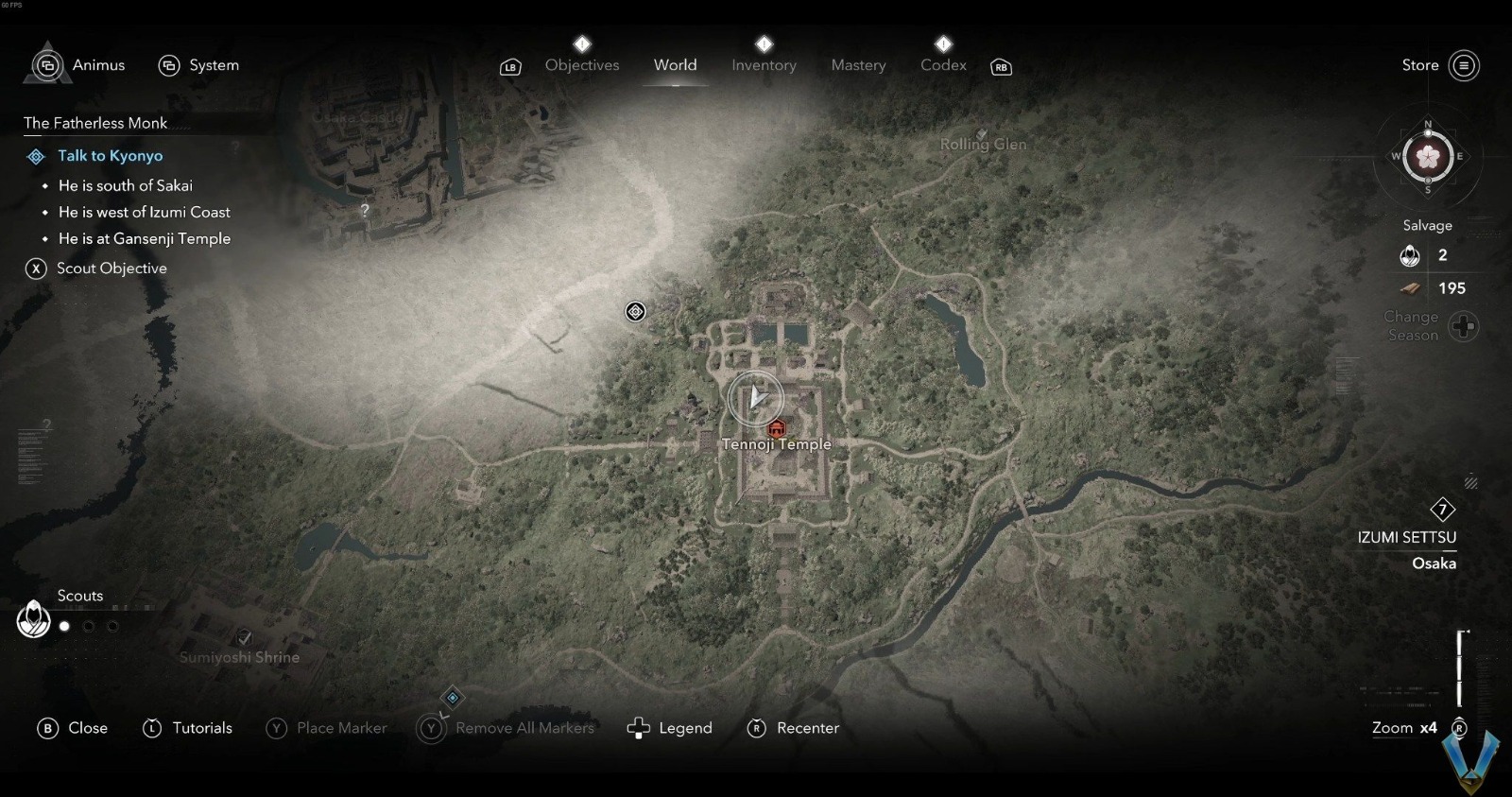Screen dimensions: 1512x797
Task: Select the objective waypoint marker near Tennoji Temple
Action: click(634, 311)
